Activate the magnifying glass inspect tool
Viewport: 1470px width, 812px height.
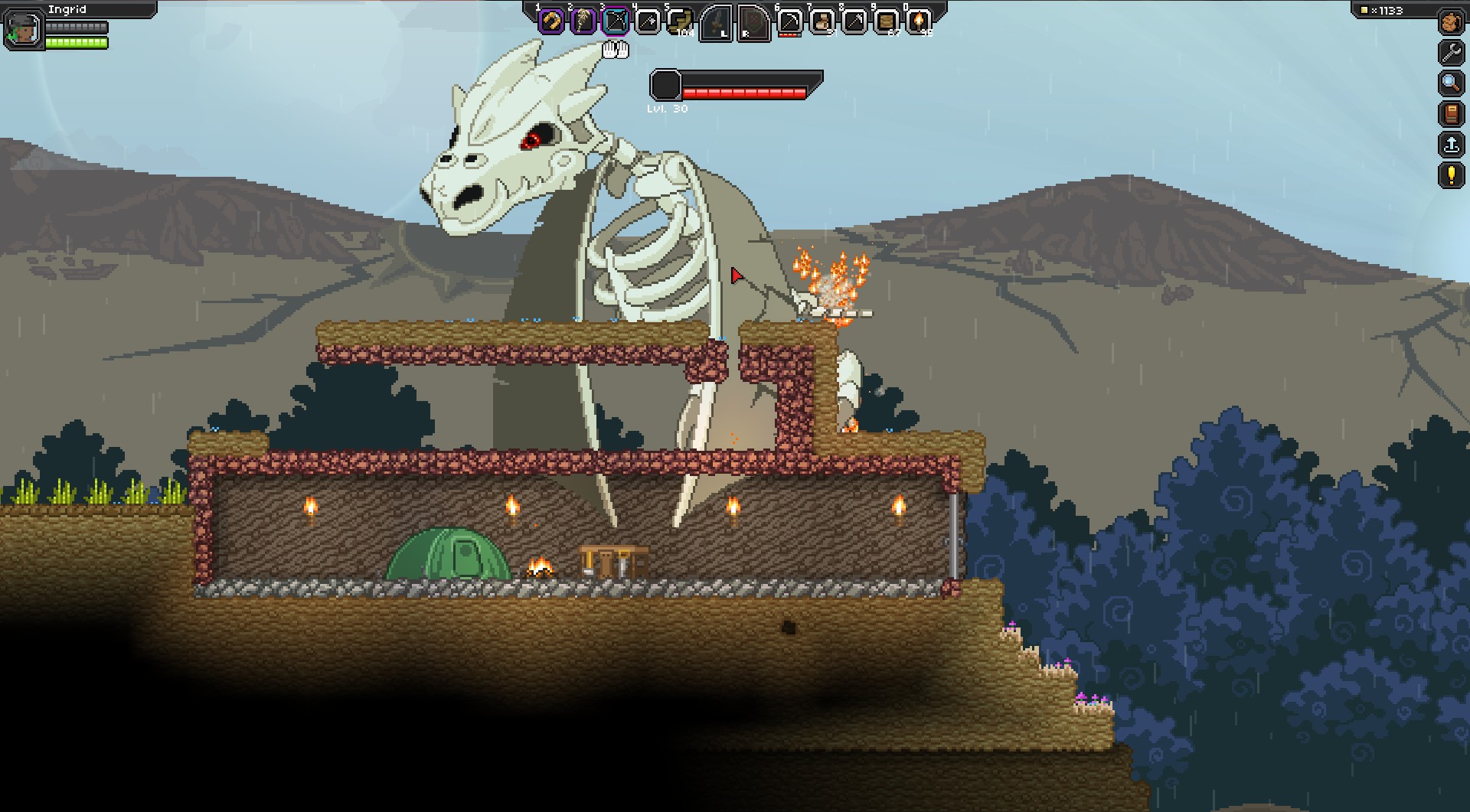click(1451, 83)
